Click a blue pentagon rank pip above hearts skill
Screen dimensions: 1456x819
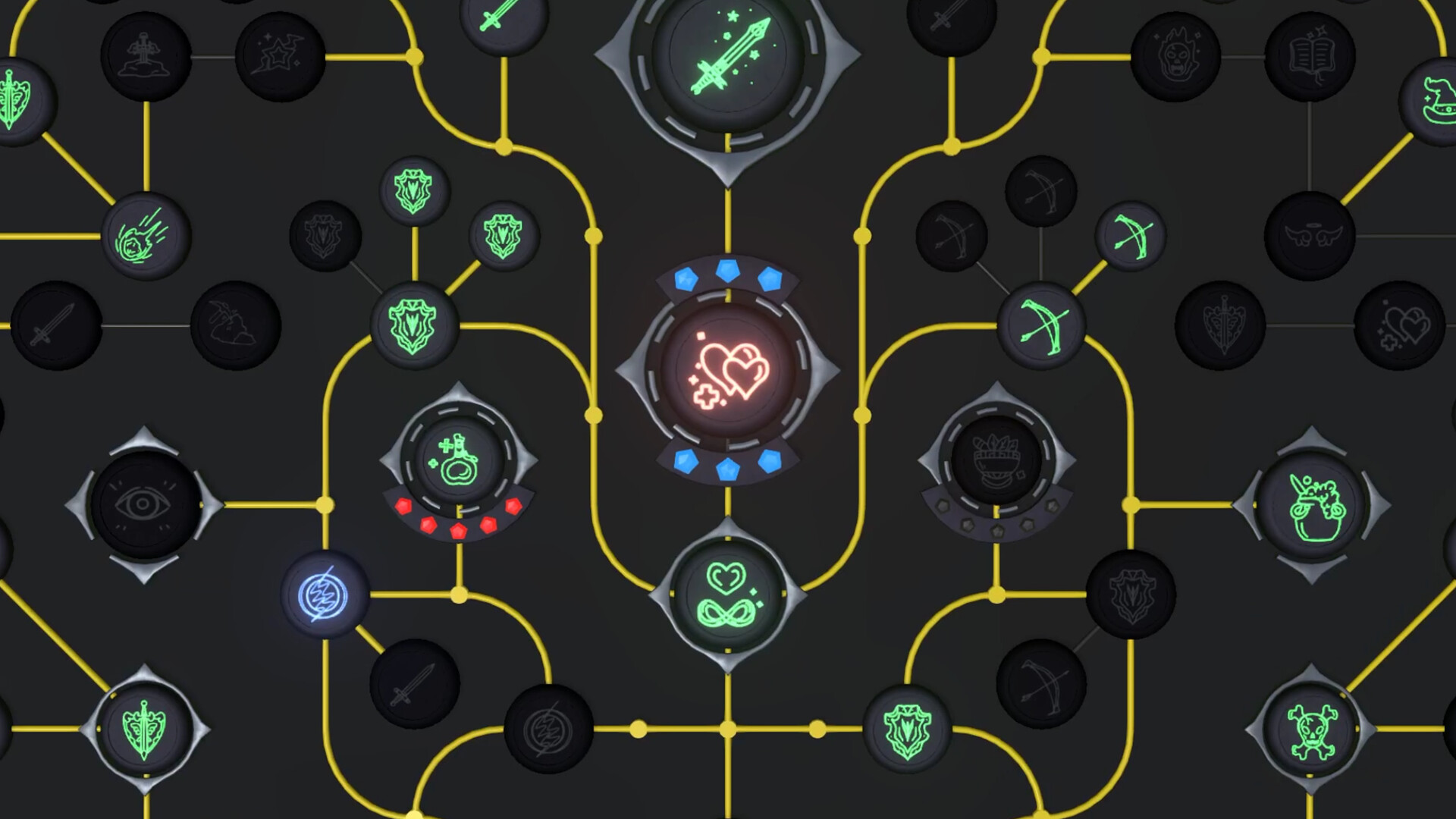click(727, 270)
